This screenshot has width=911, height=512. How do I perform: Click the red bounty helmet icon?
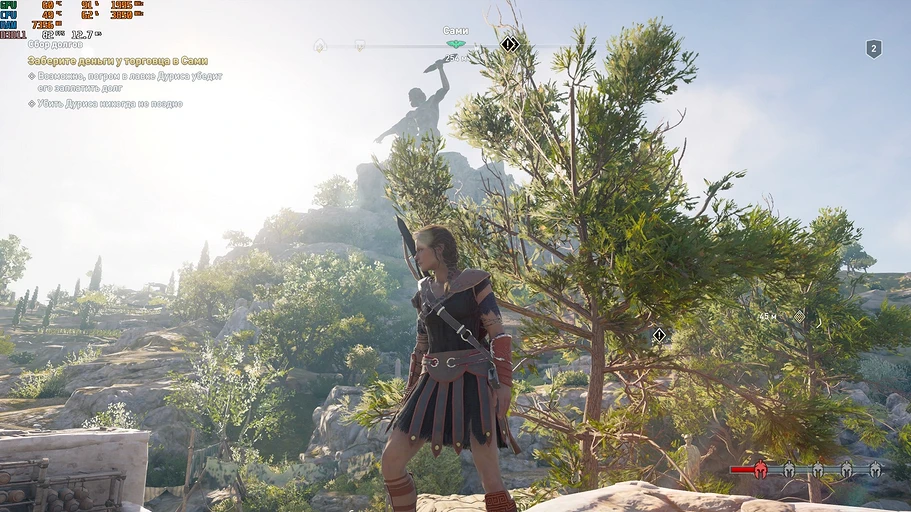(x=760, y=469)
